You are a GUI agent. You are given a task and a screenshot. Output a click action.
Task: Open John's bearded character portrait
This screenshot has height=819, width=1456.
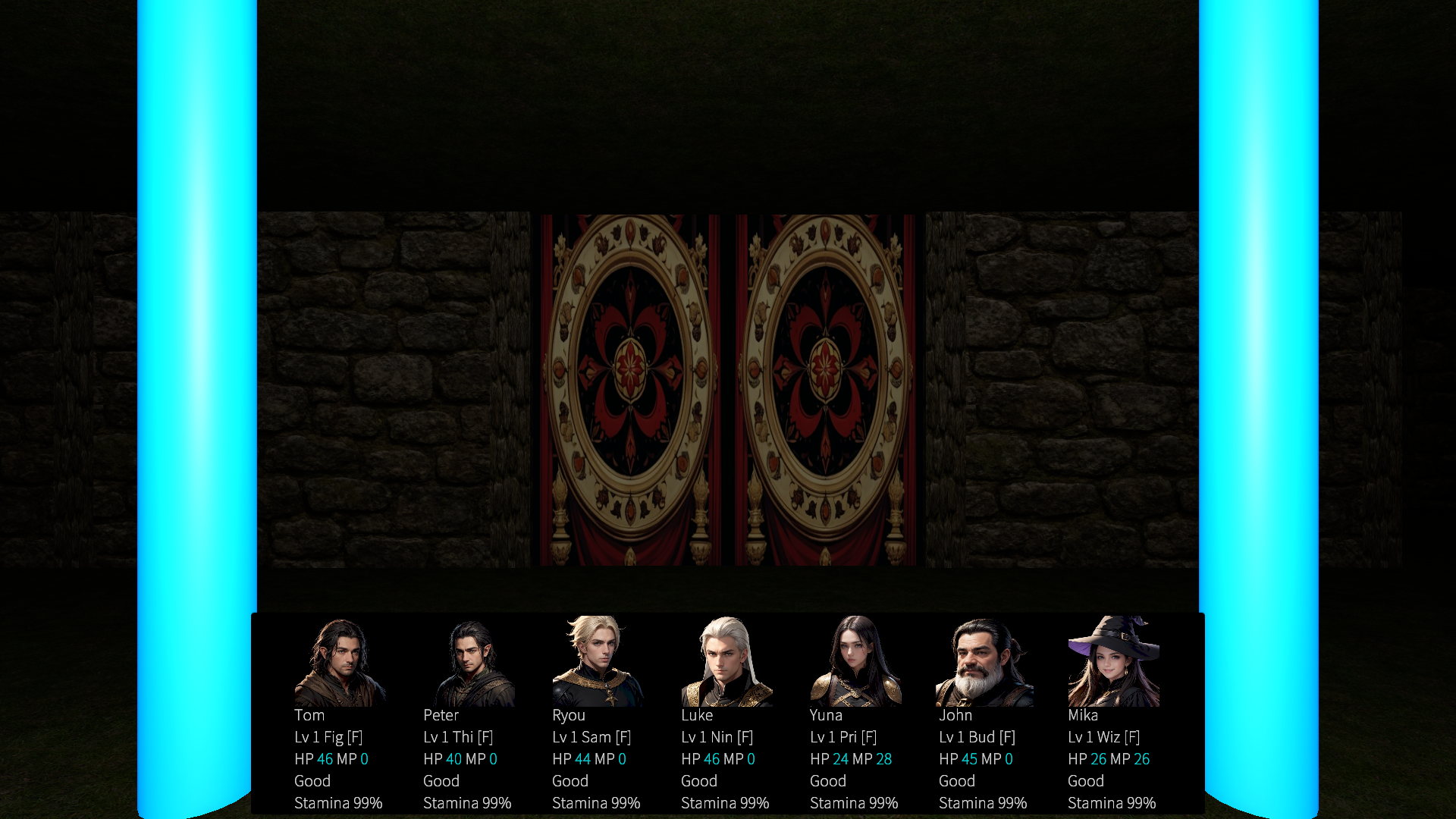click(984, 663)
